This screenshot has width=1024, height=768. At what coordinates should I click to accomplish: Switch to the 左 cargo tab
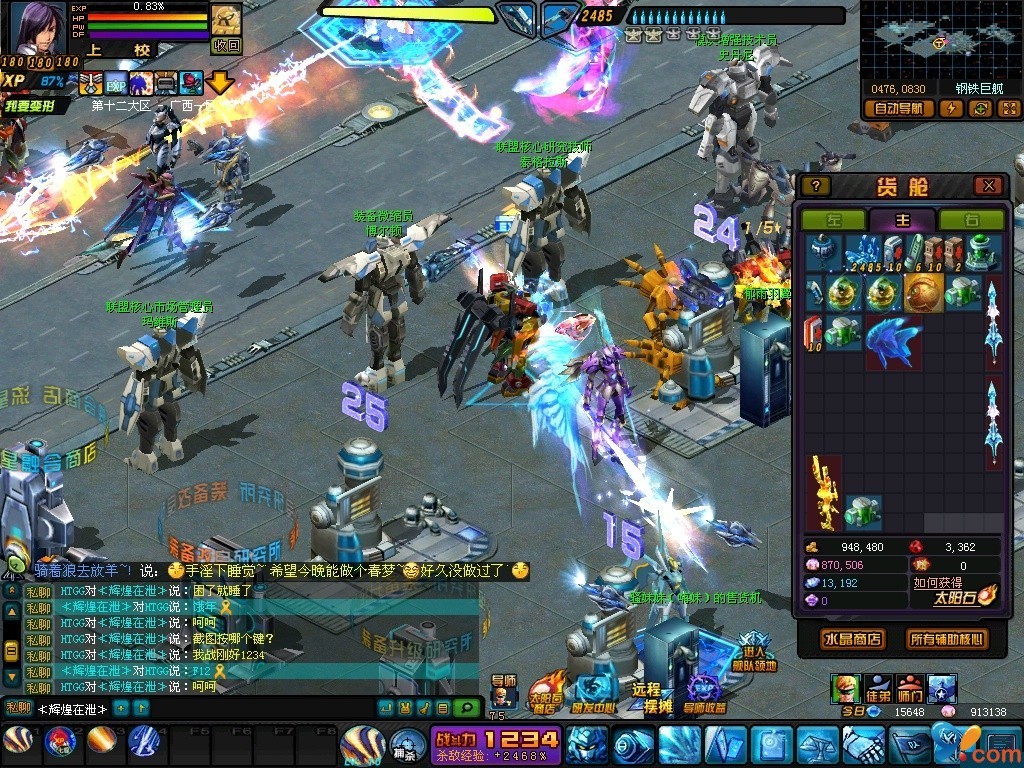[x=833, y=220]
